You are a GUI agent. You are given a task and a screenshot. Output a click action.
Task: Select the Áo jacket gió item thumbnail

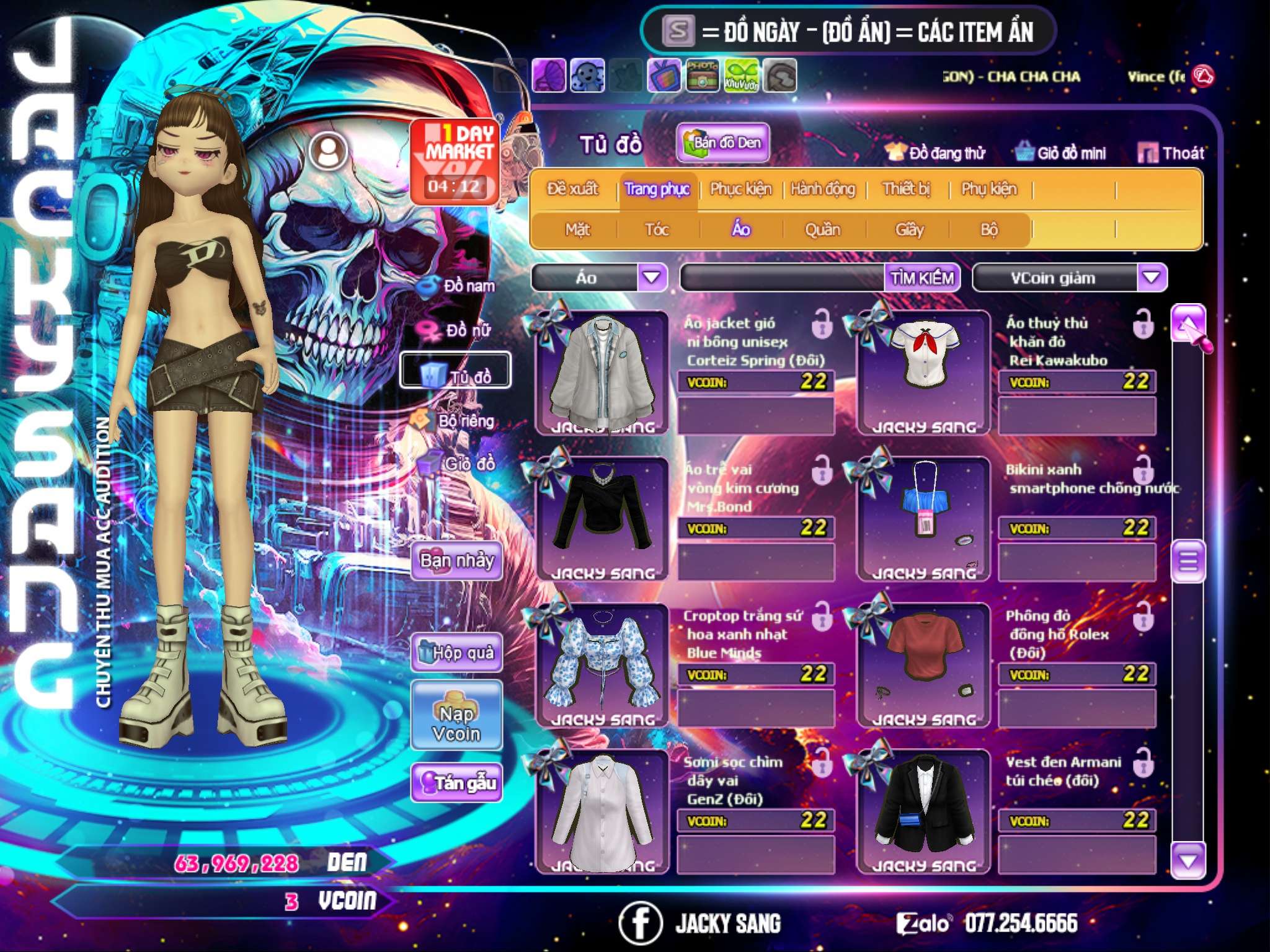pos(602,372)
